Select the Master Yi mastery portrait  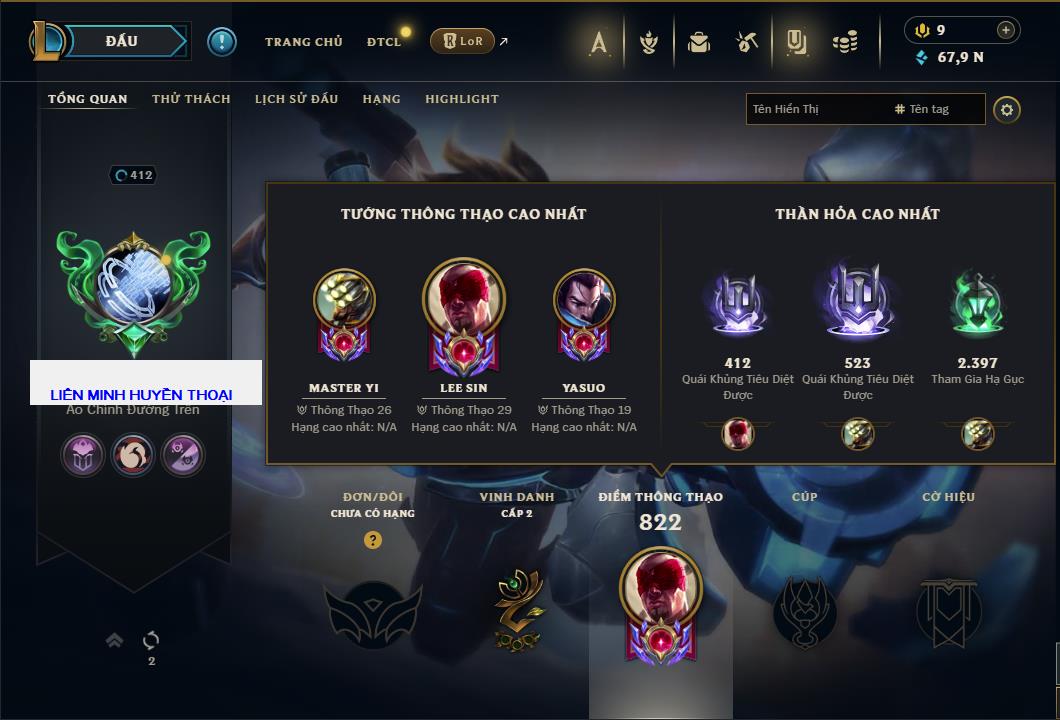pyautogui.click(x=344, y=298)
